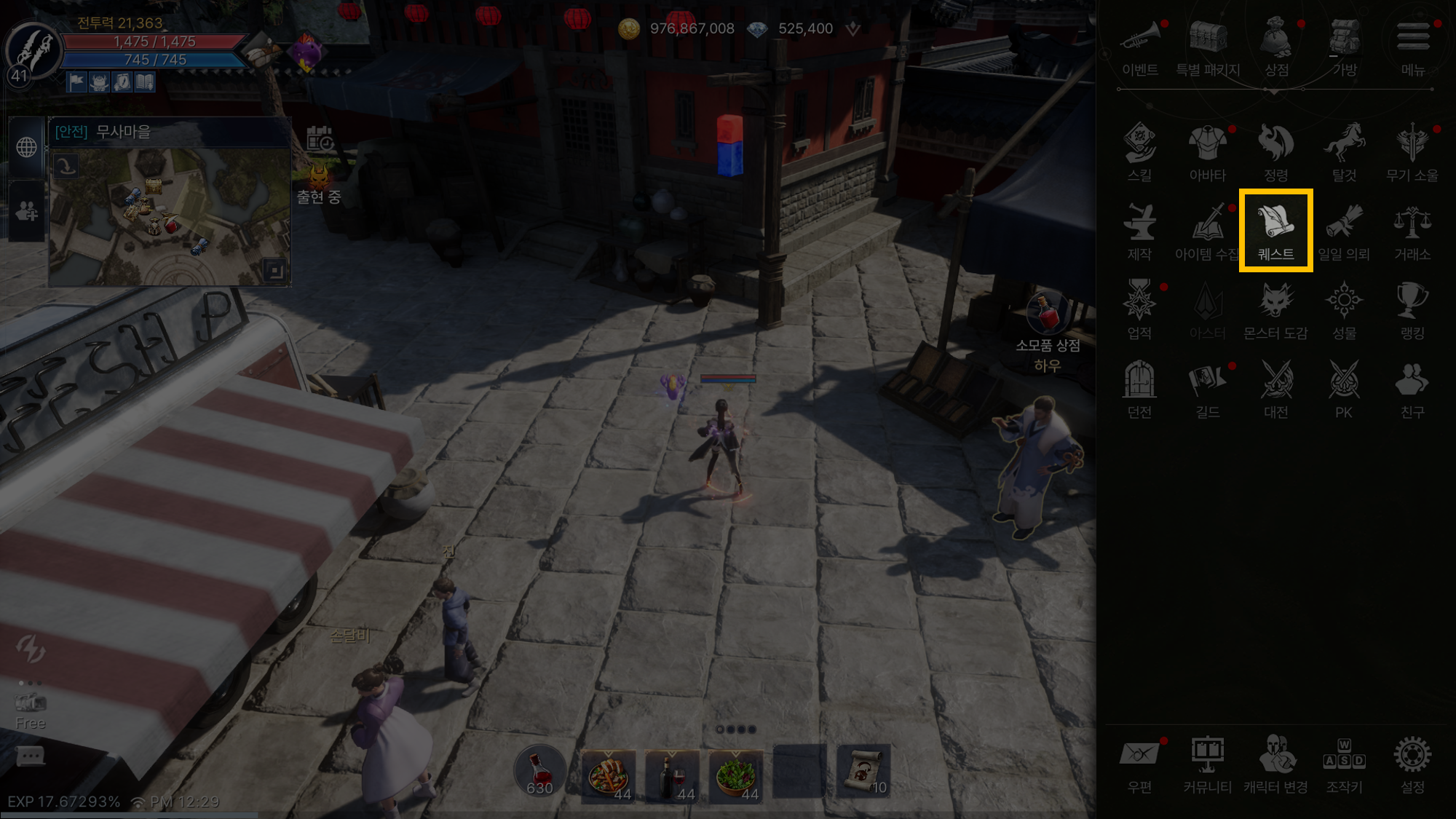
Task: Open the 가방 bag inventory
Action: pos(1344,46)
